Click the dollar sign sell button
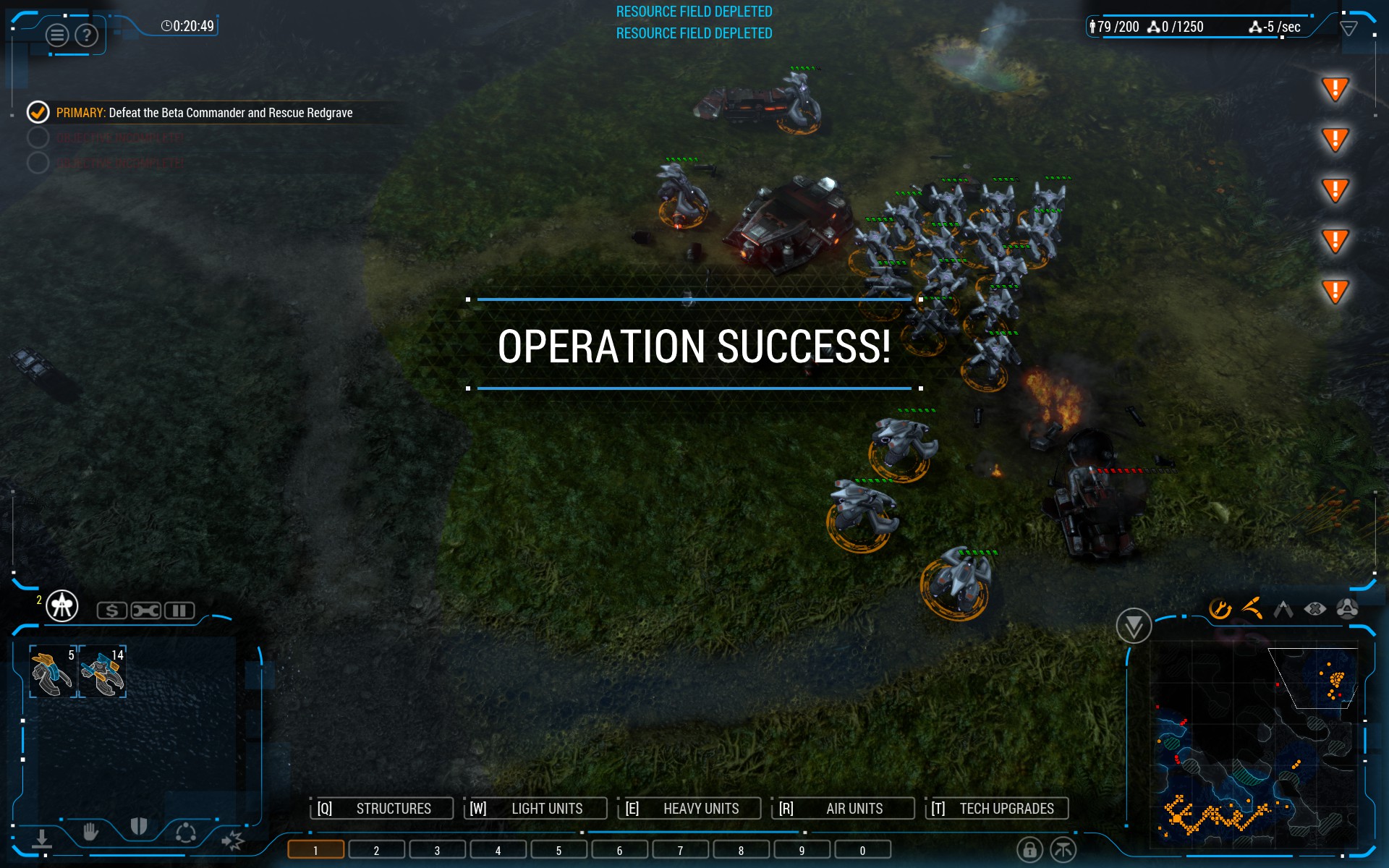 [112, 610]
